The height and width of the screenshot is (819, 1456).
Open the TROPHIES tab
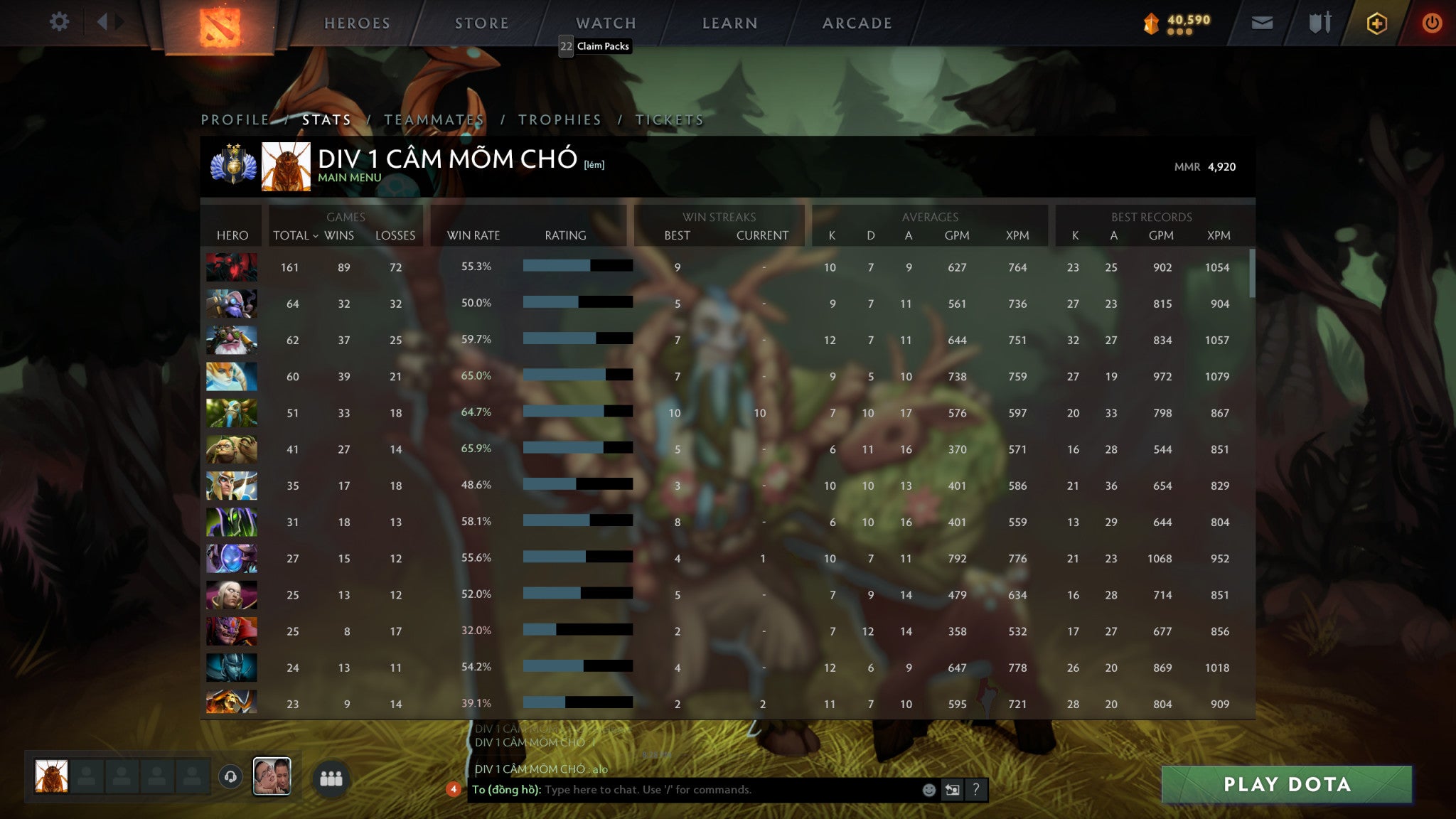click(x=561, y=119)
